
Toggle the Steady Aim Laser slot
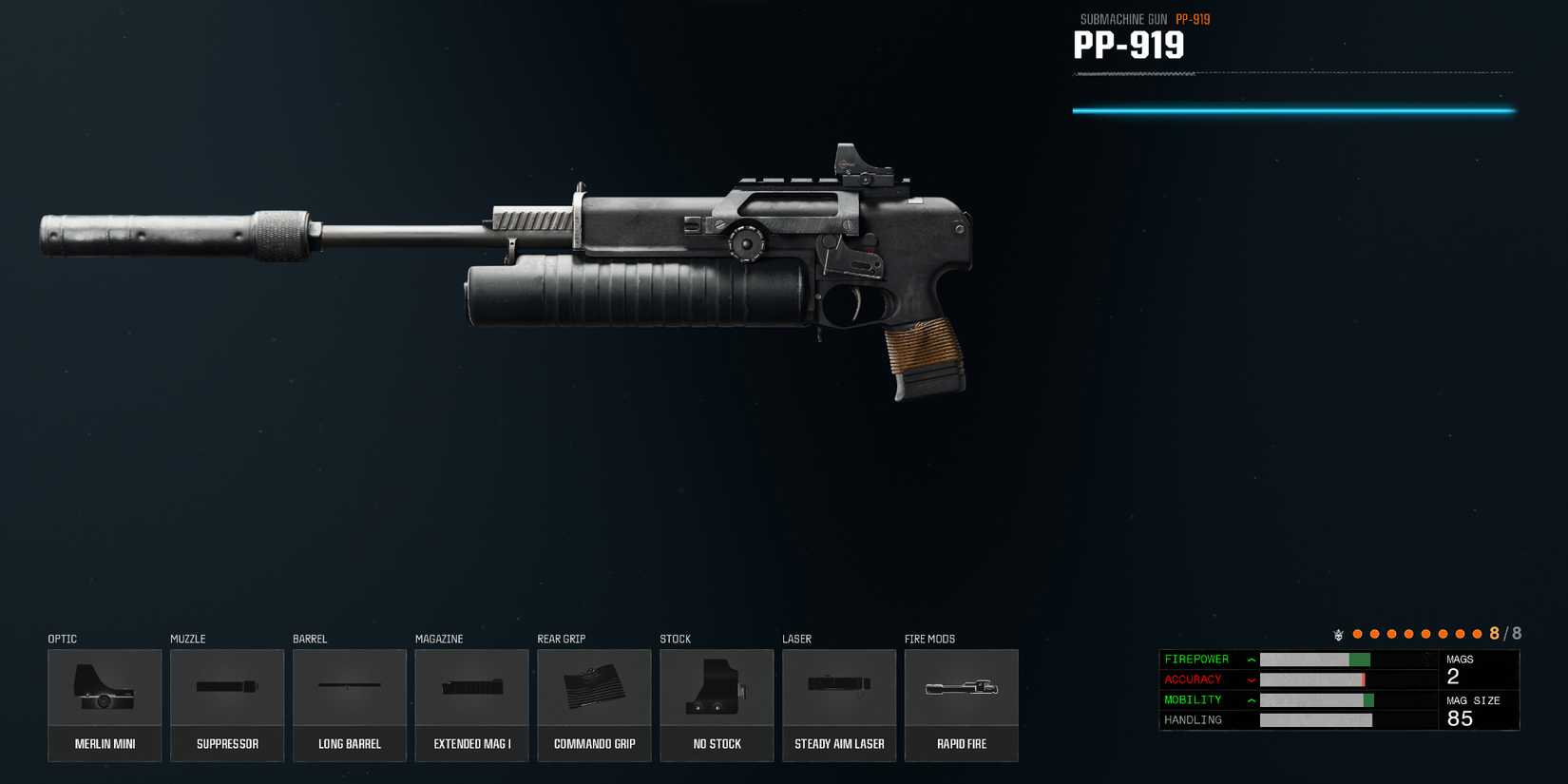click(839, 705)
